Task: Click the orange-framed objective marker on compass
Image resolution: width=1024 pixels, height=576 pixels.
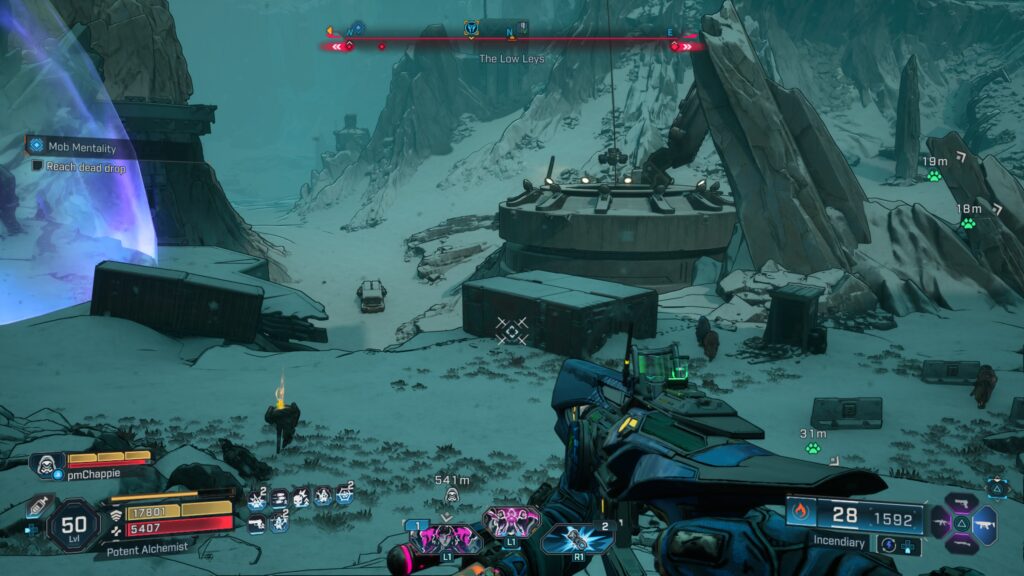Action: pyautogui.click(x=473, y=29)
